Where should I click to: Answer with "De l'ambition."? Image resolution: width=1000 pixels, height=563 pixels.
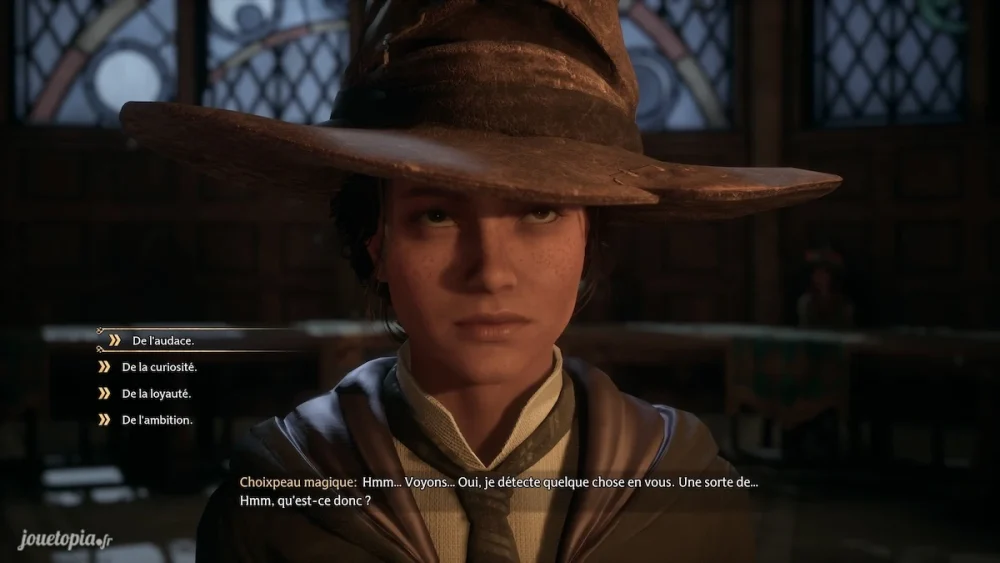(157, 420)
